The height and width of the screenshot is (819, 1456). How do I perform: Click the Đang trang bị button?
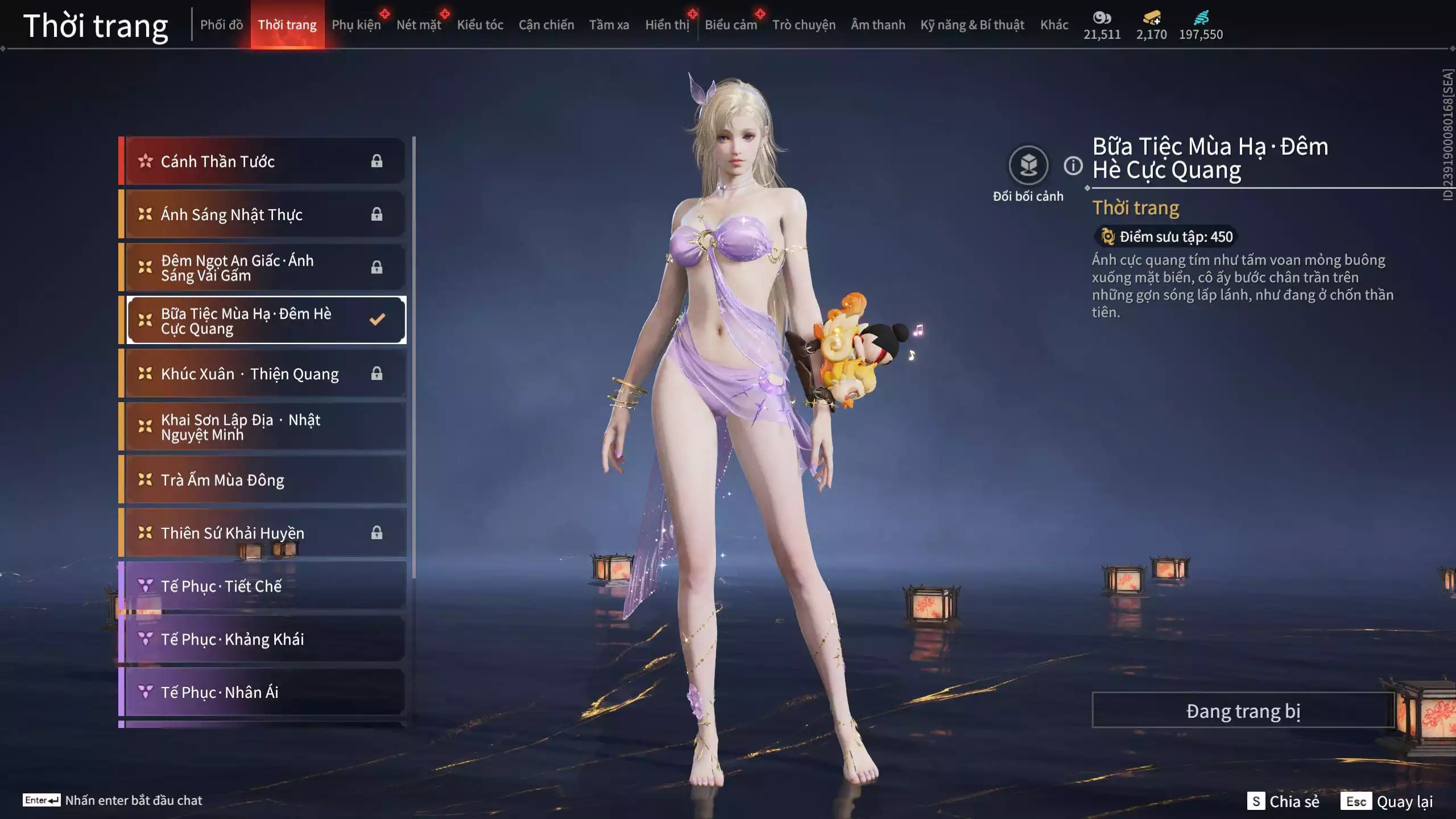(1243, 711)
